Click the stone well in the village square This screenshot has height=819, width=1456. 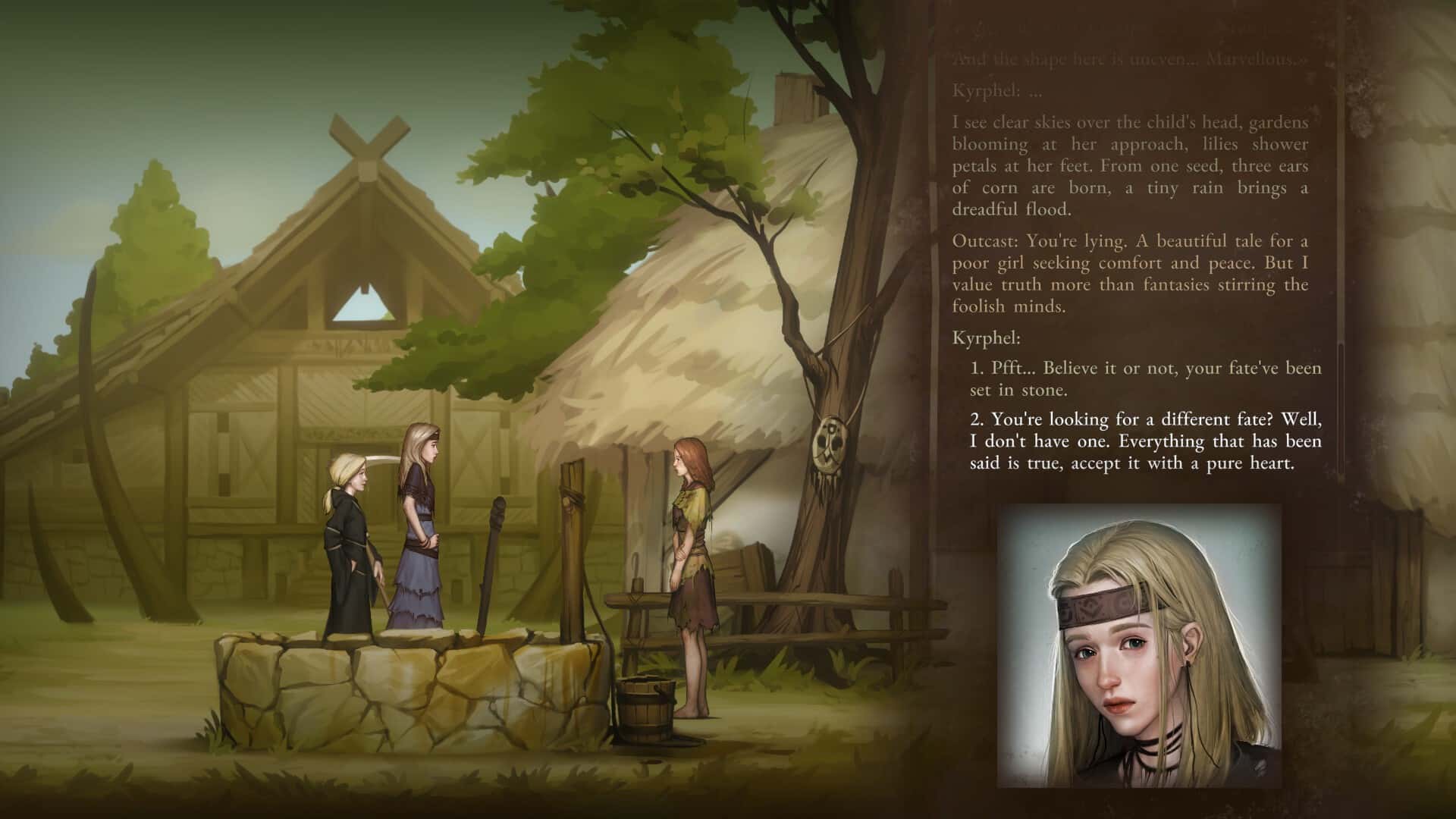point(379,682)
